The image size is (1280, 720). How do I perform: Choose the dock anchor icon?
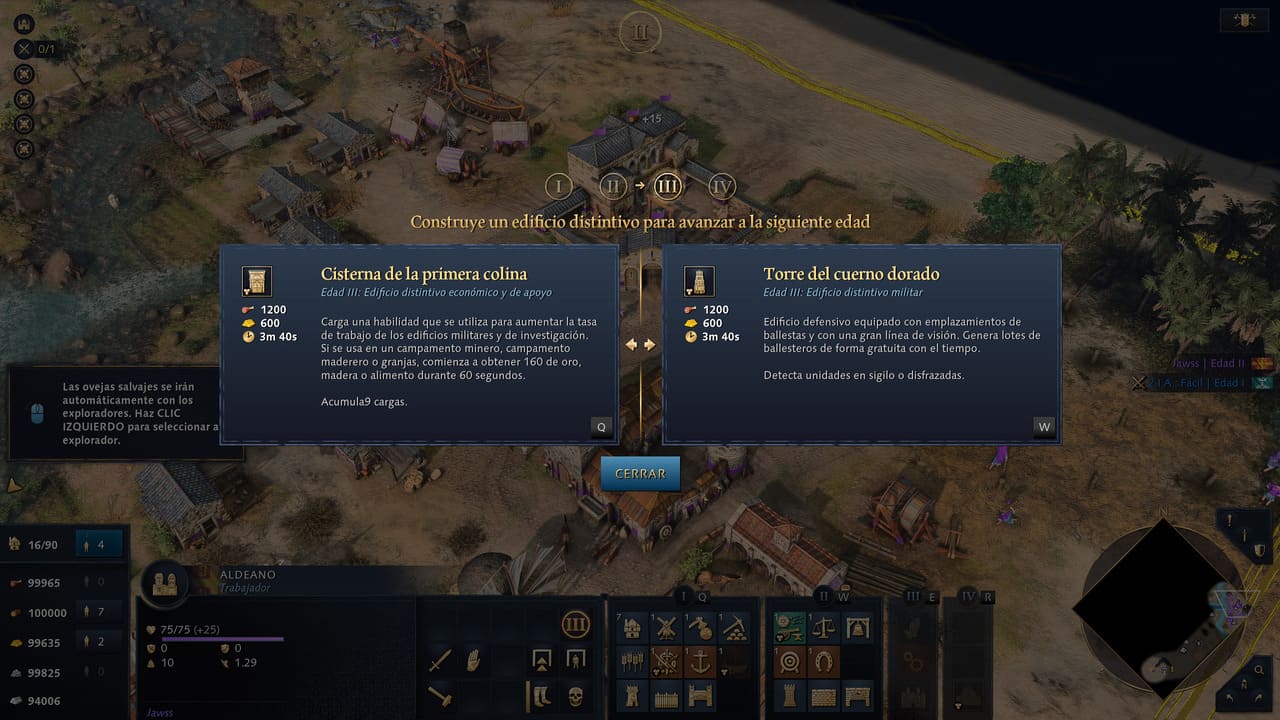point(699,661)
